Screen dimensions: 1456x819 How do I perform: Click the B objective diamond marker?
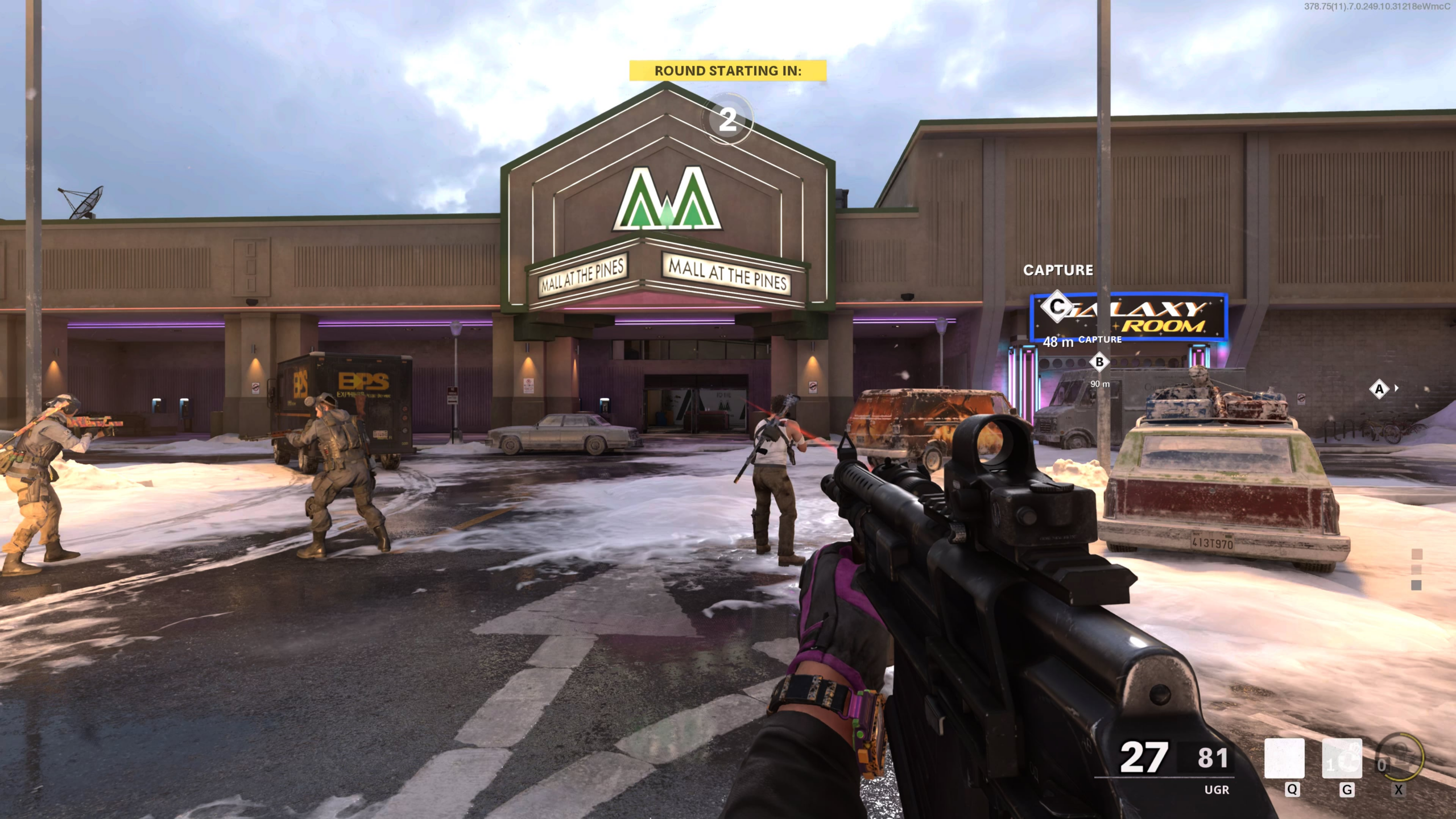[x=1099, y=362]
